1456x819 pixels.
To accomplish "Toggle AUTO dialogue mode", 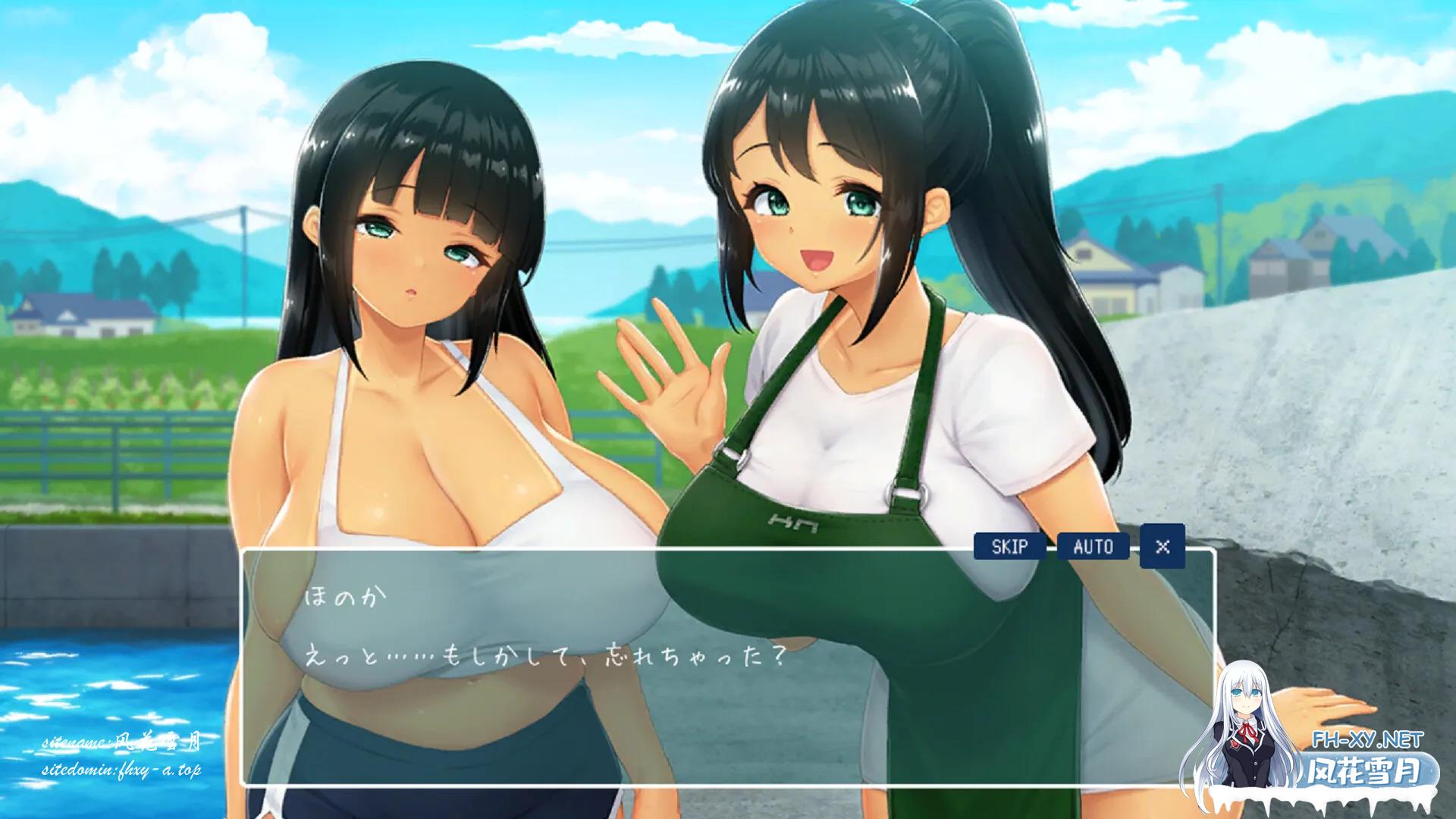I will tap(1093, 546).
